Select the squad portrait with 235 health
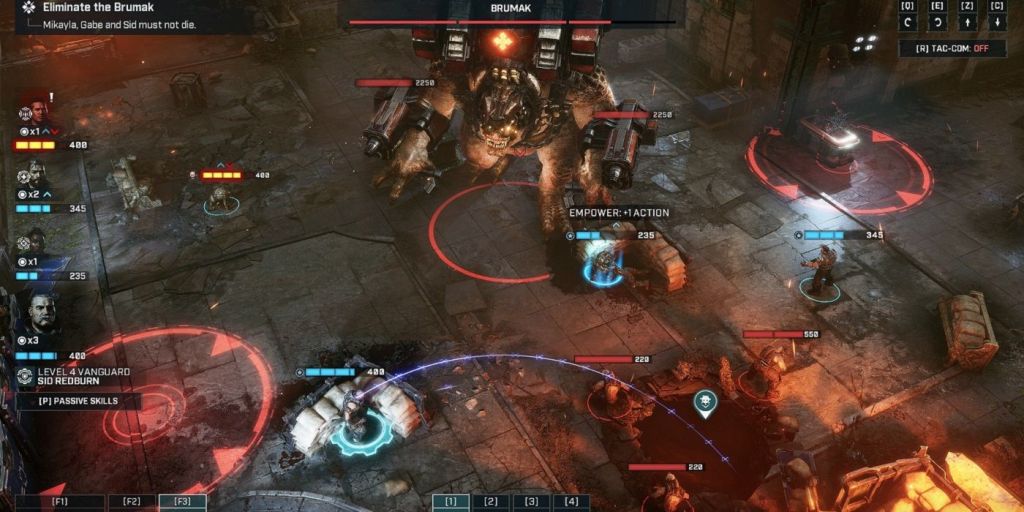Image resolution: width=1024 pixels, height=512 pixels. point(34,244)
